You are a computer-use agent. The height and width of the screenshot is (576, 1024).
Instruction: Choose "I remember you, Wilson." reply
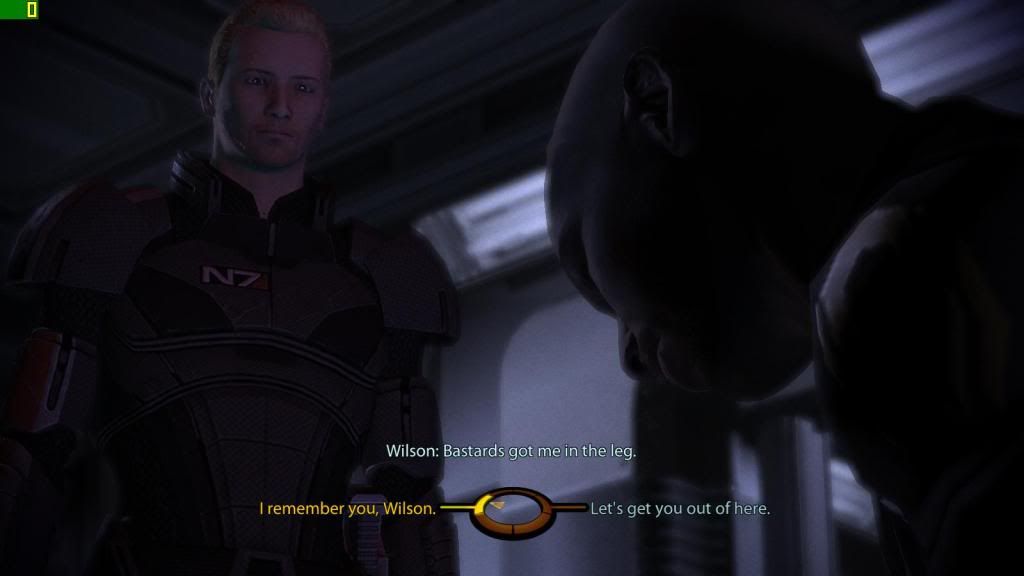click(x=347, y=509)
